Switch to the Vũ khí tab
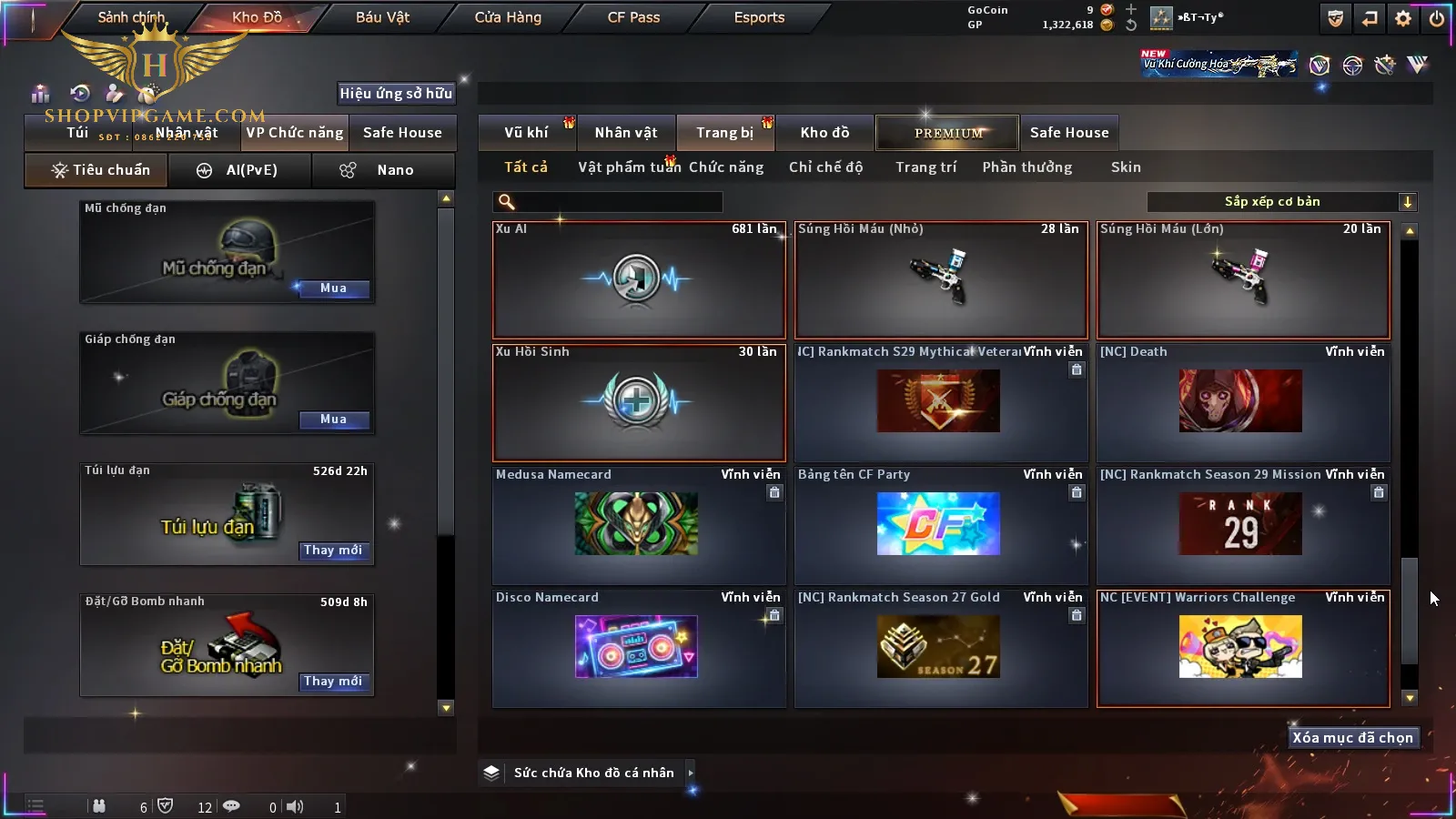The height and width of the screenshot is (819, 1456). [x=526, y=133]
